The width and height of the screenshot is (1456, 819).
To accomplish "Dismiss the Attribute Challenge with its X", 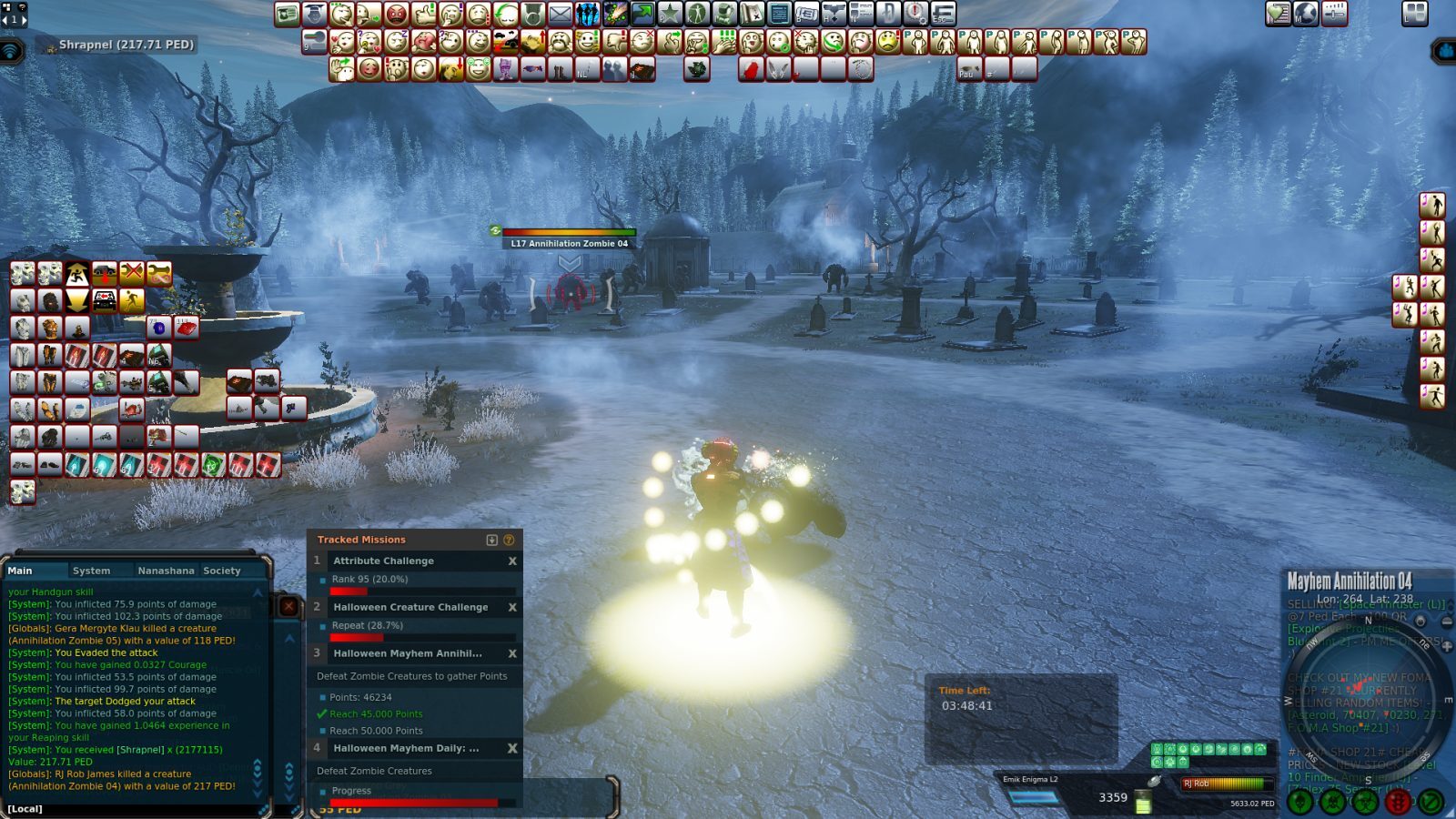I will coord(512,561).
